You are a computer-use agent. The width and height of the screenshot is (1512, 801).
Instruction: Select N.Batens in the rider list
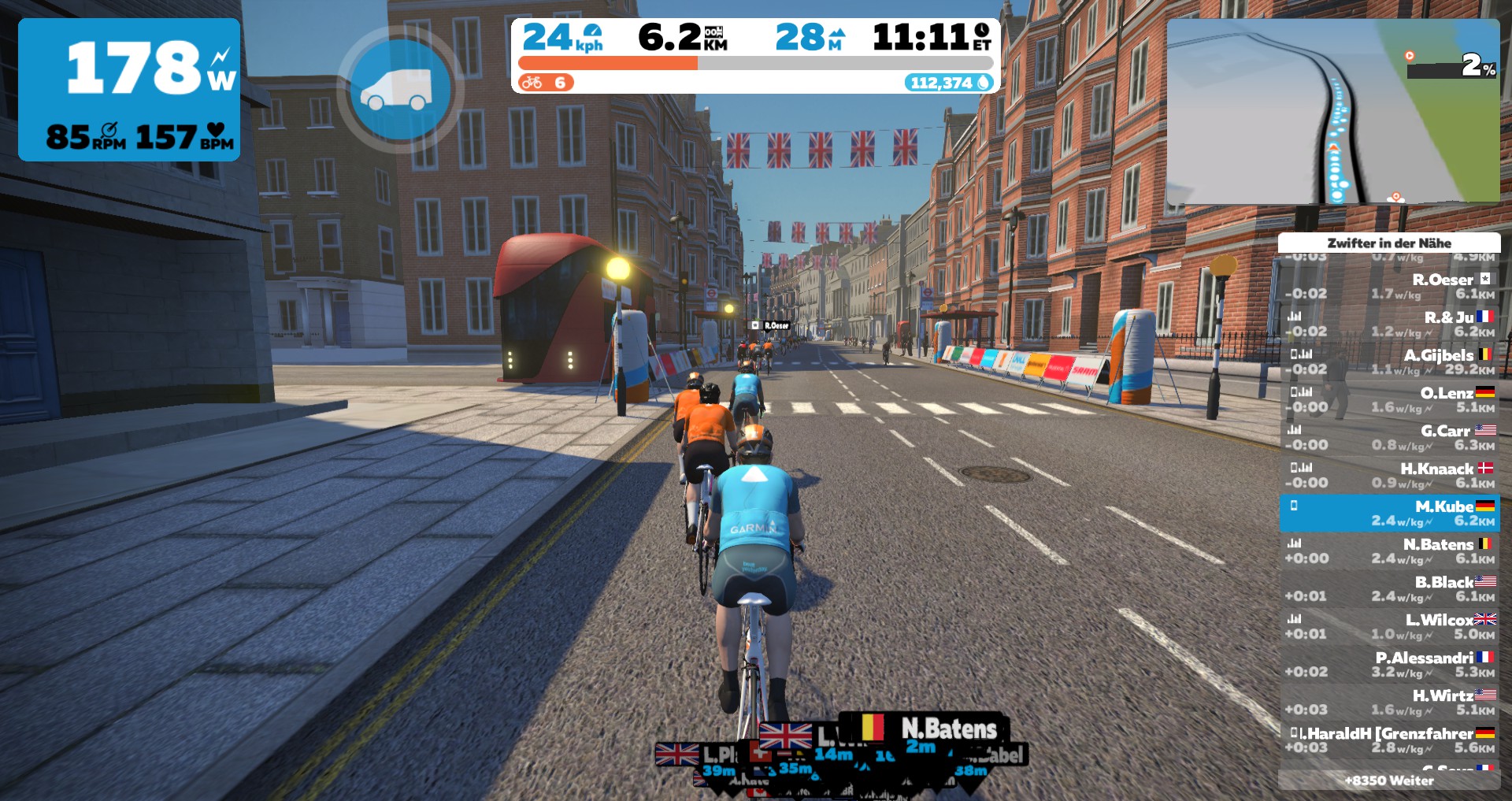(1389, 551)
